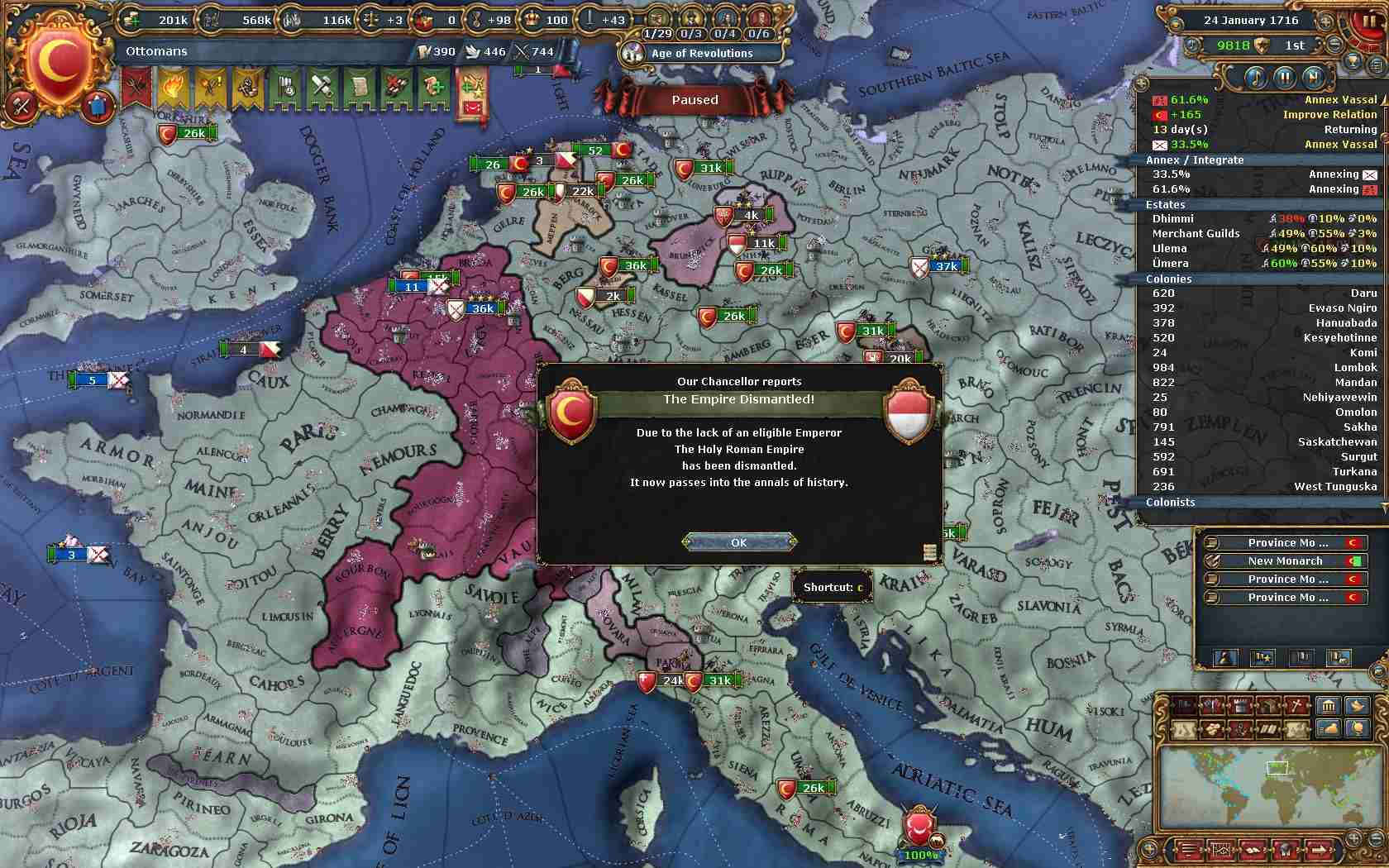Decrease game speed with the minus button
This screenshot has height=868, width=1389.
[x=1334, y=45]
